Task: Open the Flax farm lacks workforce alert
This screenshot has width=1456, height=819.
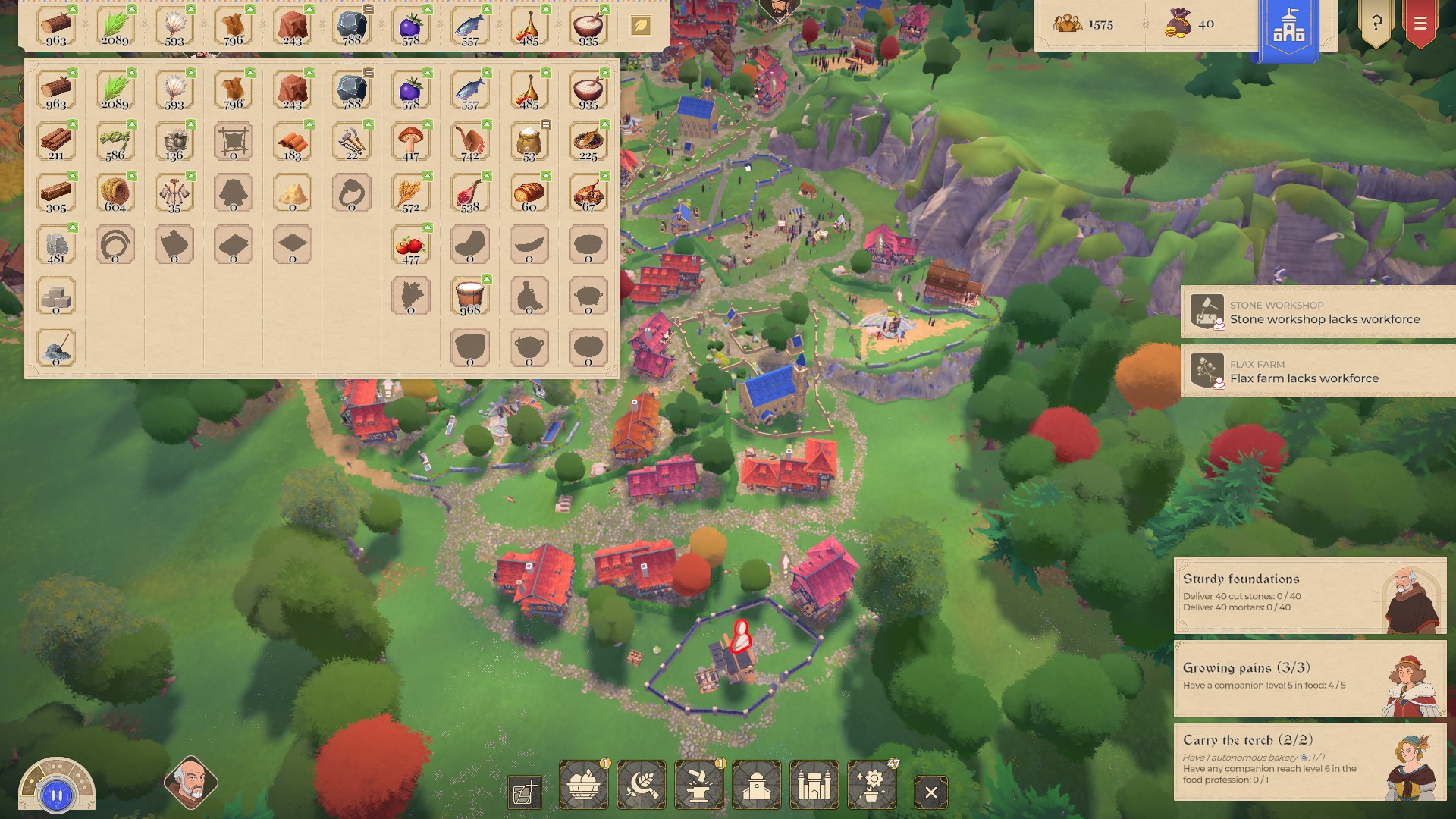Action: click(x=1318, y=371)
